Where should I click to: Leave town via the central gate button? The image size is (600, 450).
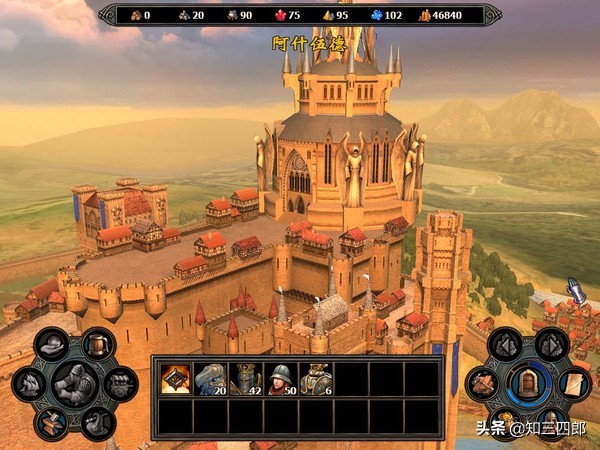[x=527, y=383]
